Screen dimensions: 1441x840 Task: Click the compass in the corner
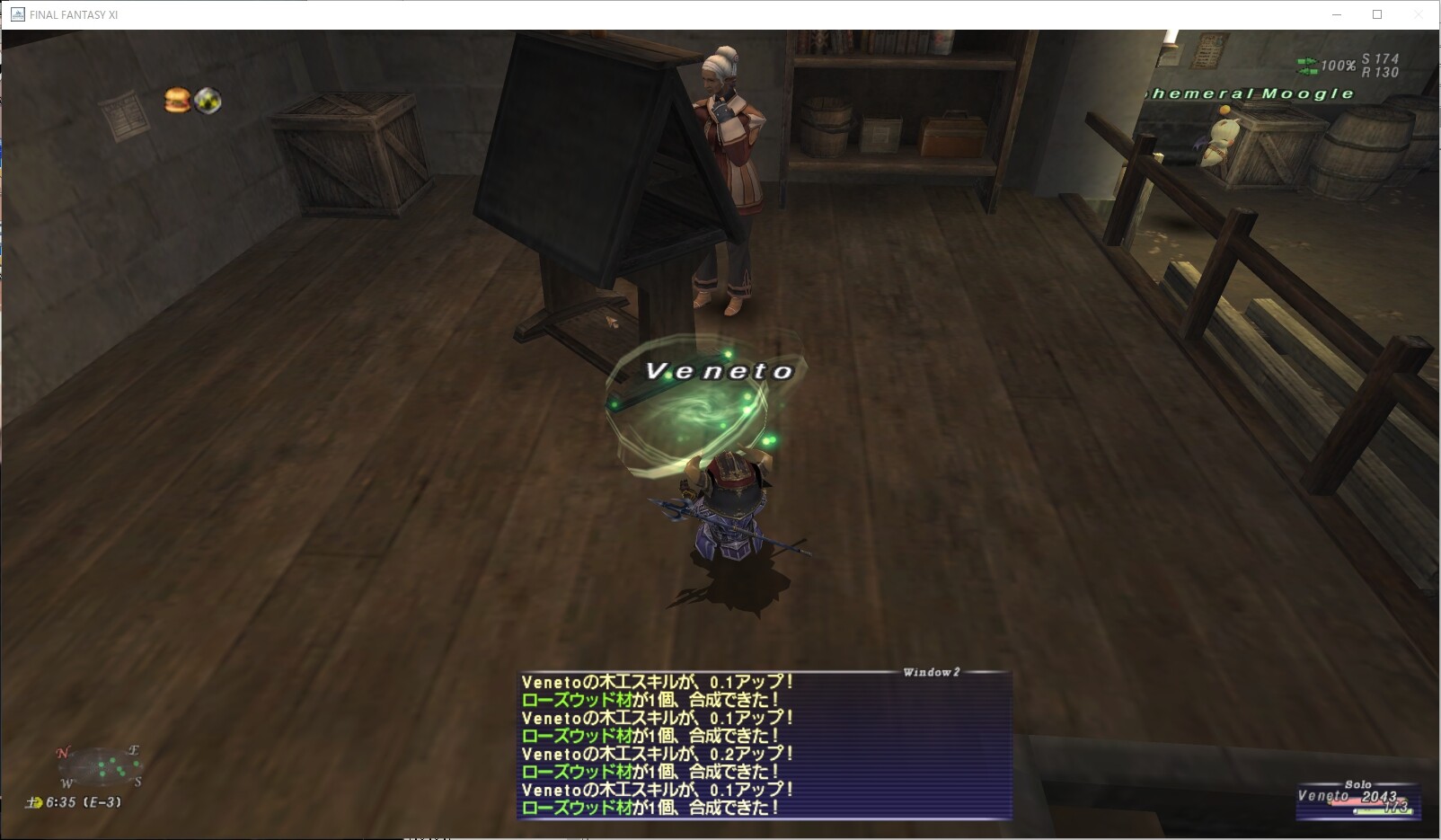click(101, 767)
